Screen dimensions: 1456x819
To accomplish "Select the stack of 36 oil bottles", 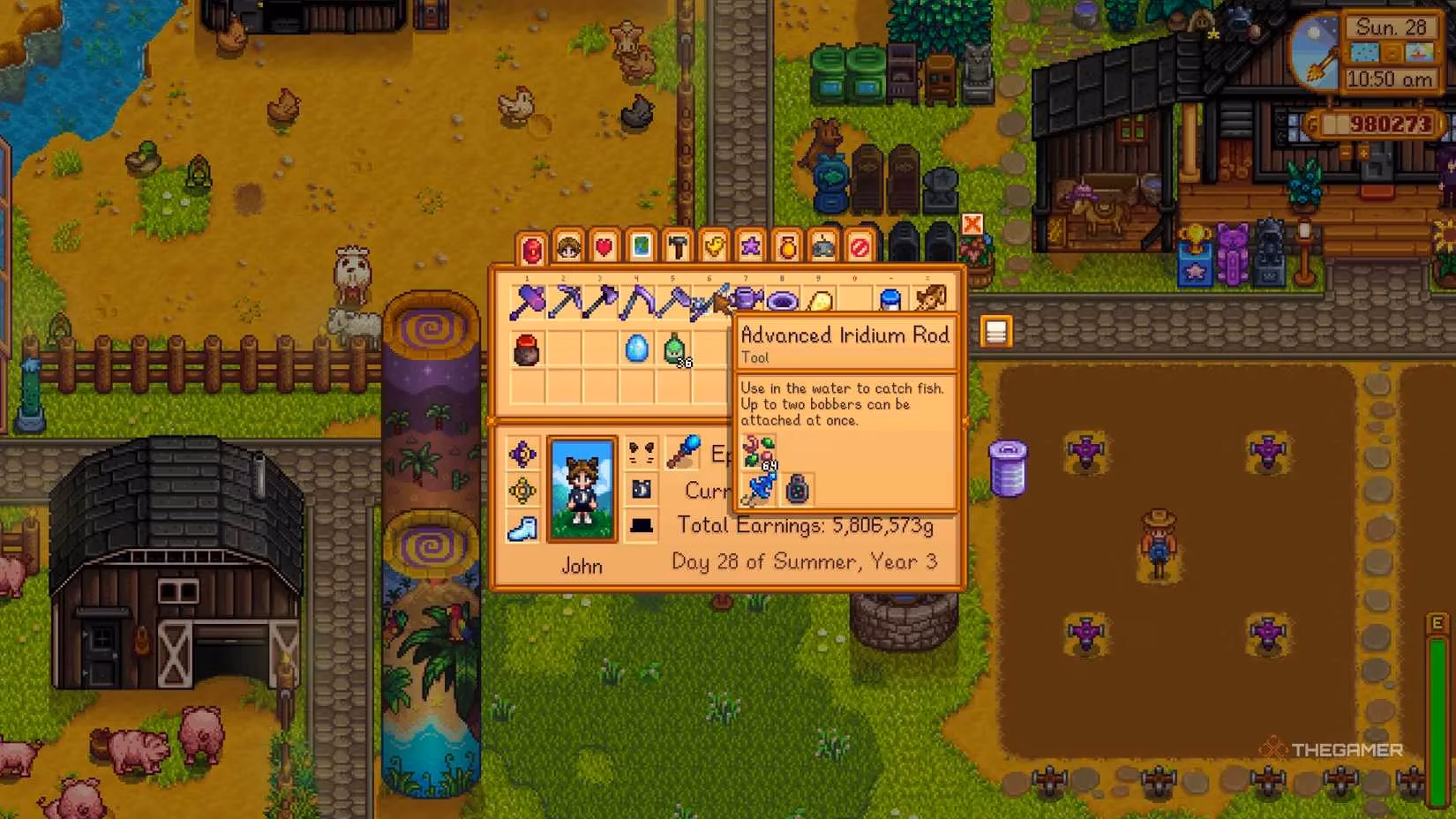I will 673,348.
